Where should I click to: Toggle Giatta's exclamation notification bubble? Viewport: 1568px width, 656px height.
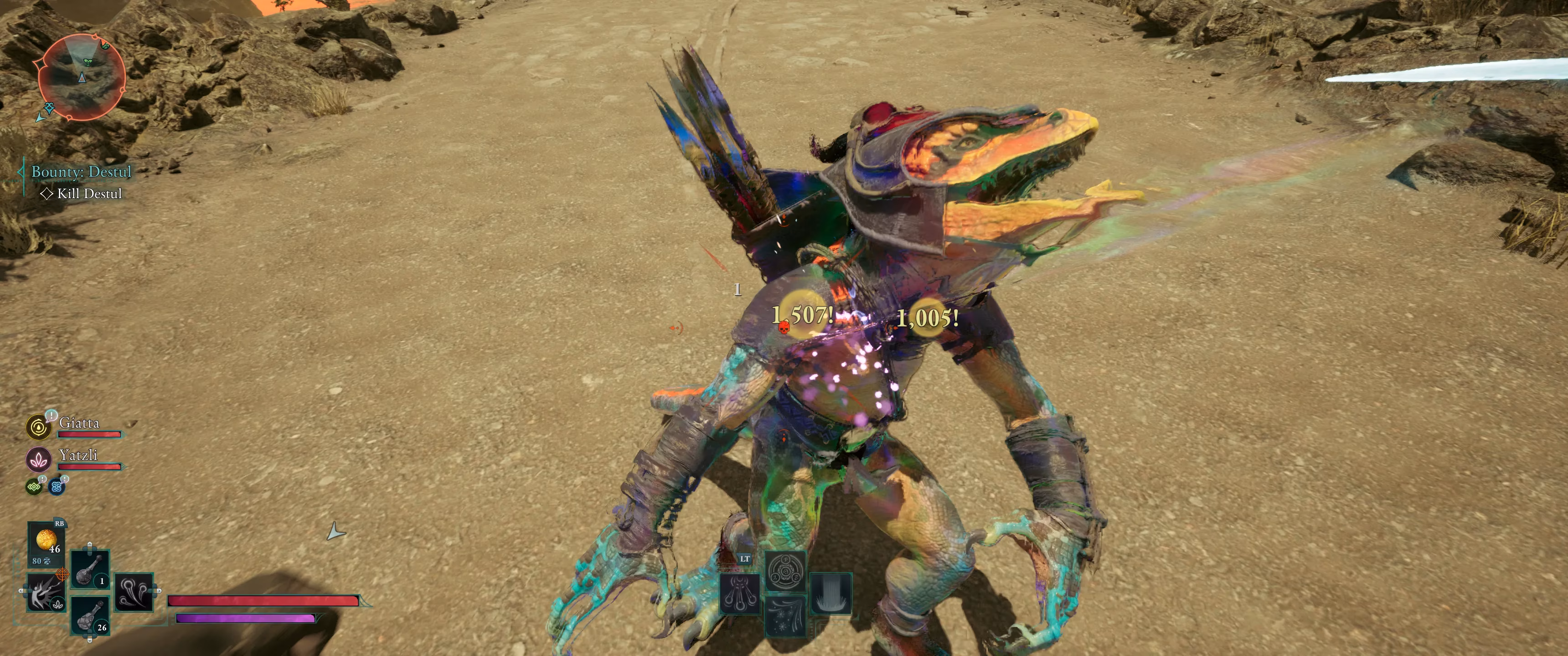(52, 415)
